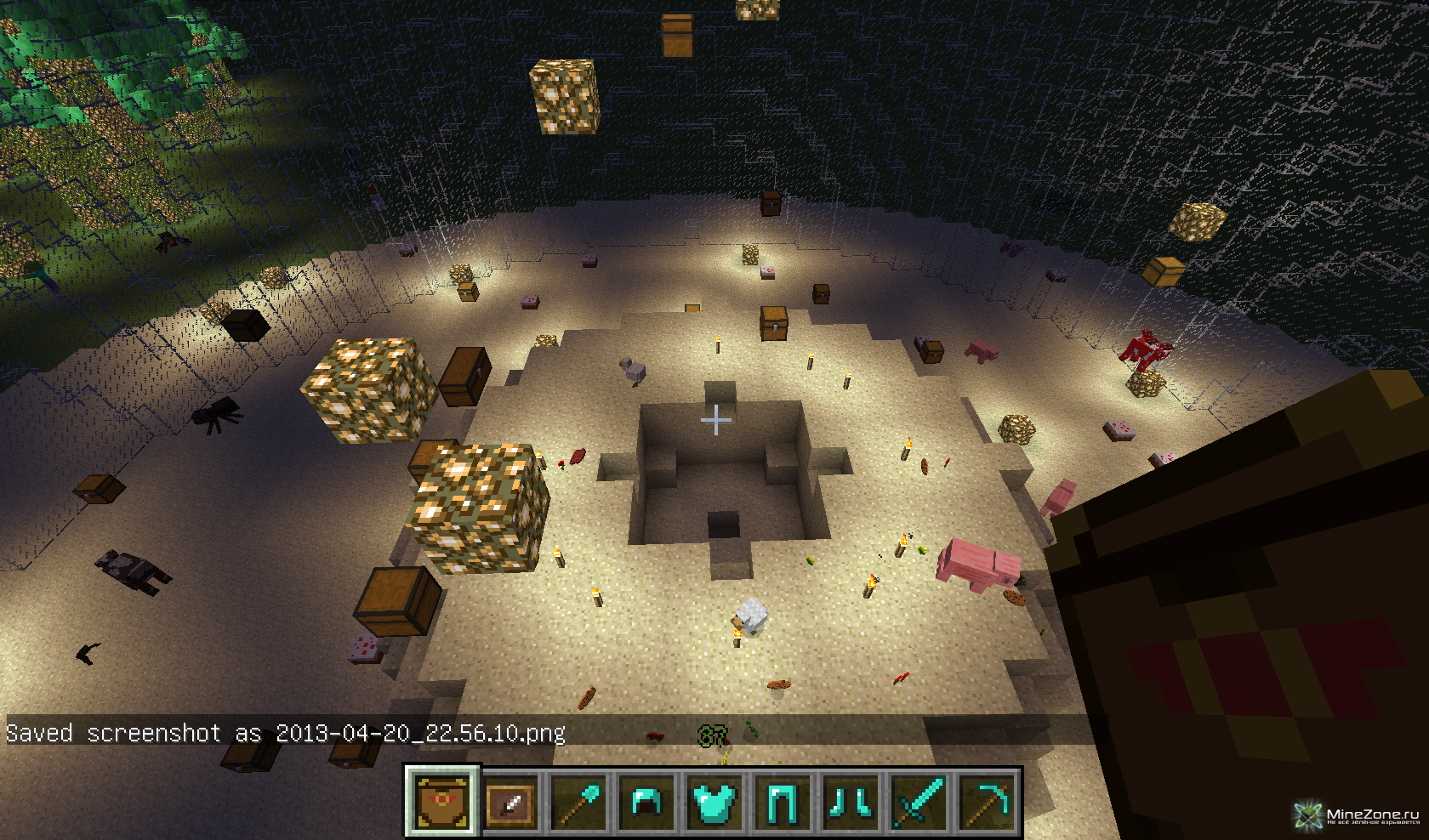Image resolution: width=1429 pixels, height=840 pixels.
Task: Choose the diamond boots slot
Action: pyautogui.click(x=850, y=803)
